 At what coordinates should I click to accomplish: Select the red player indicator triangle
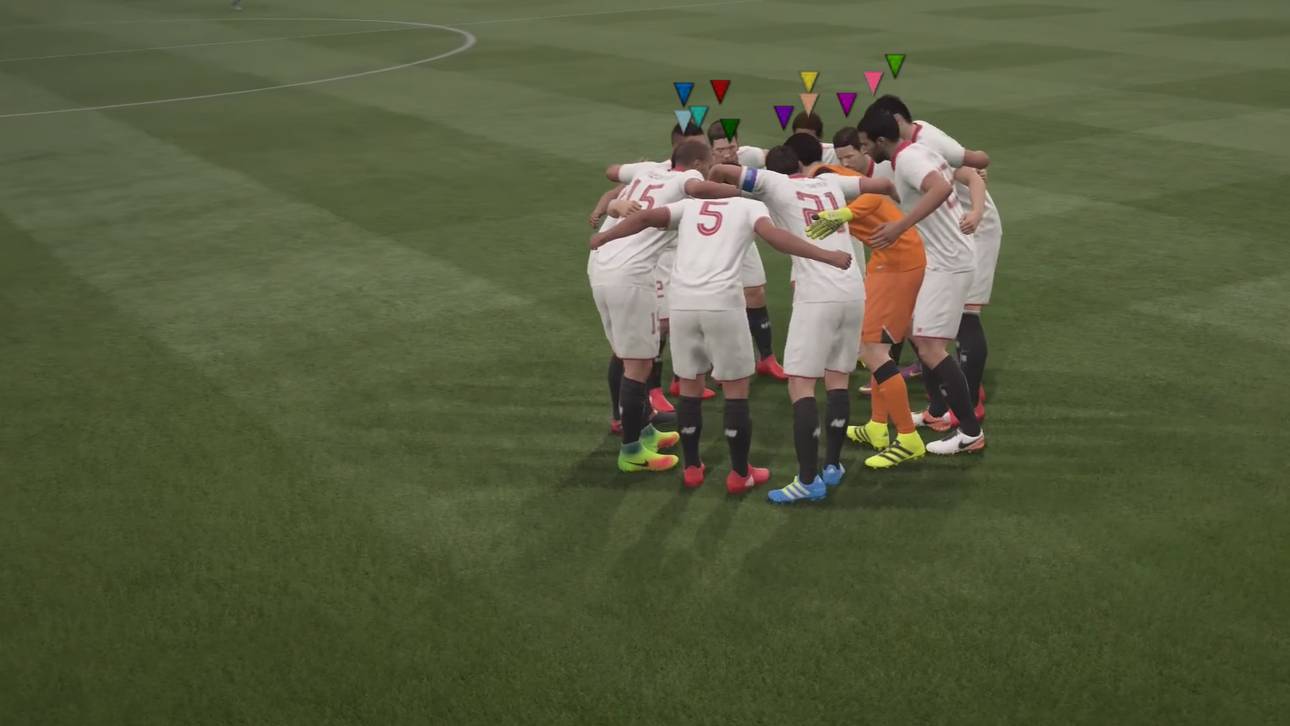(720, 89)
